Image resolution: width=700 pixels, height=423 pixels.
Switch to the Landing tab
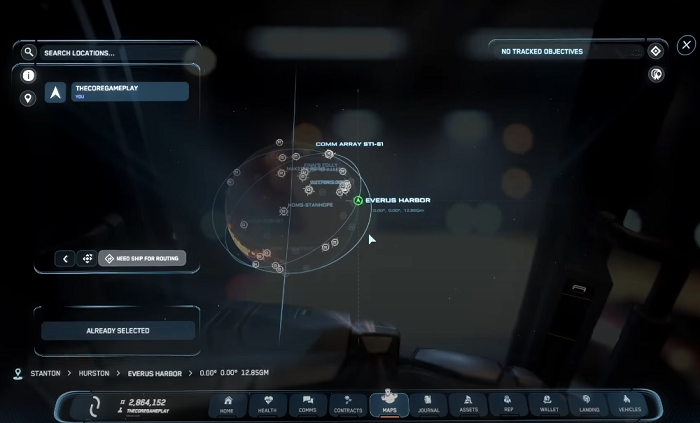click(589, 404)
